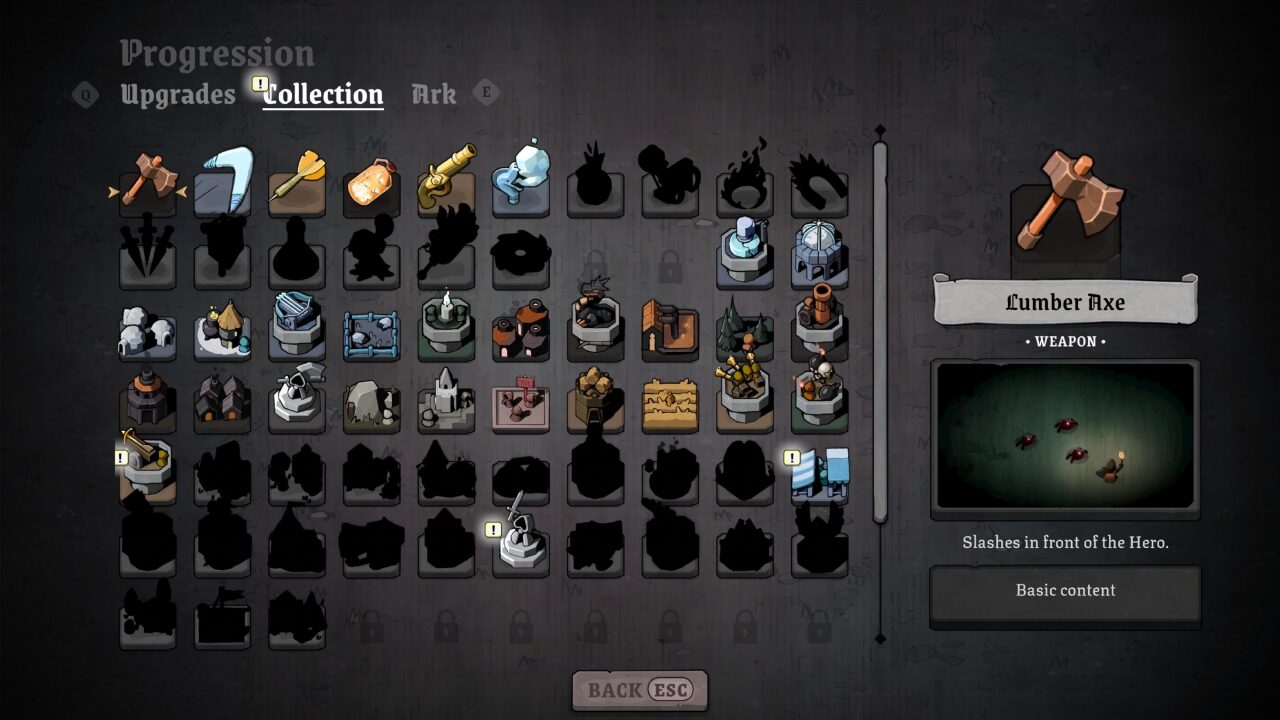Open the Ark tab

[432, 94]
